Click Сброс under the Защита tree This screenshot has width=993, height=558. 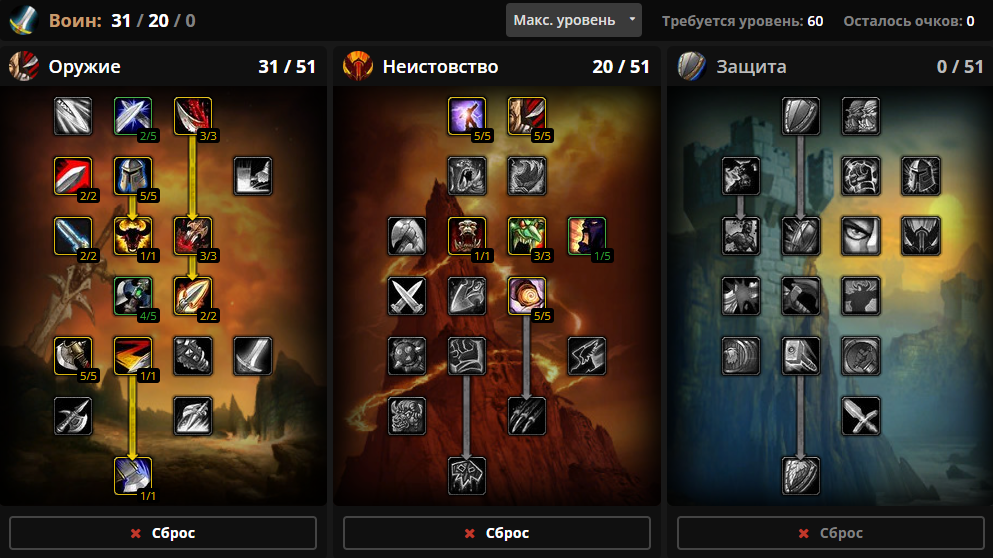[x=831, y=533]
